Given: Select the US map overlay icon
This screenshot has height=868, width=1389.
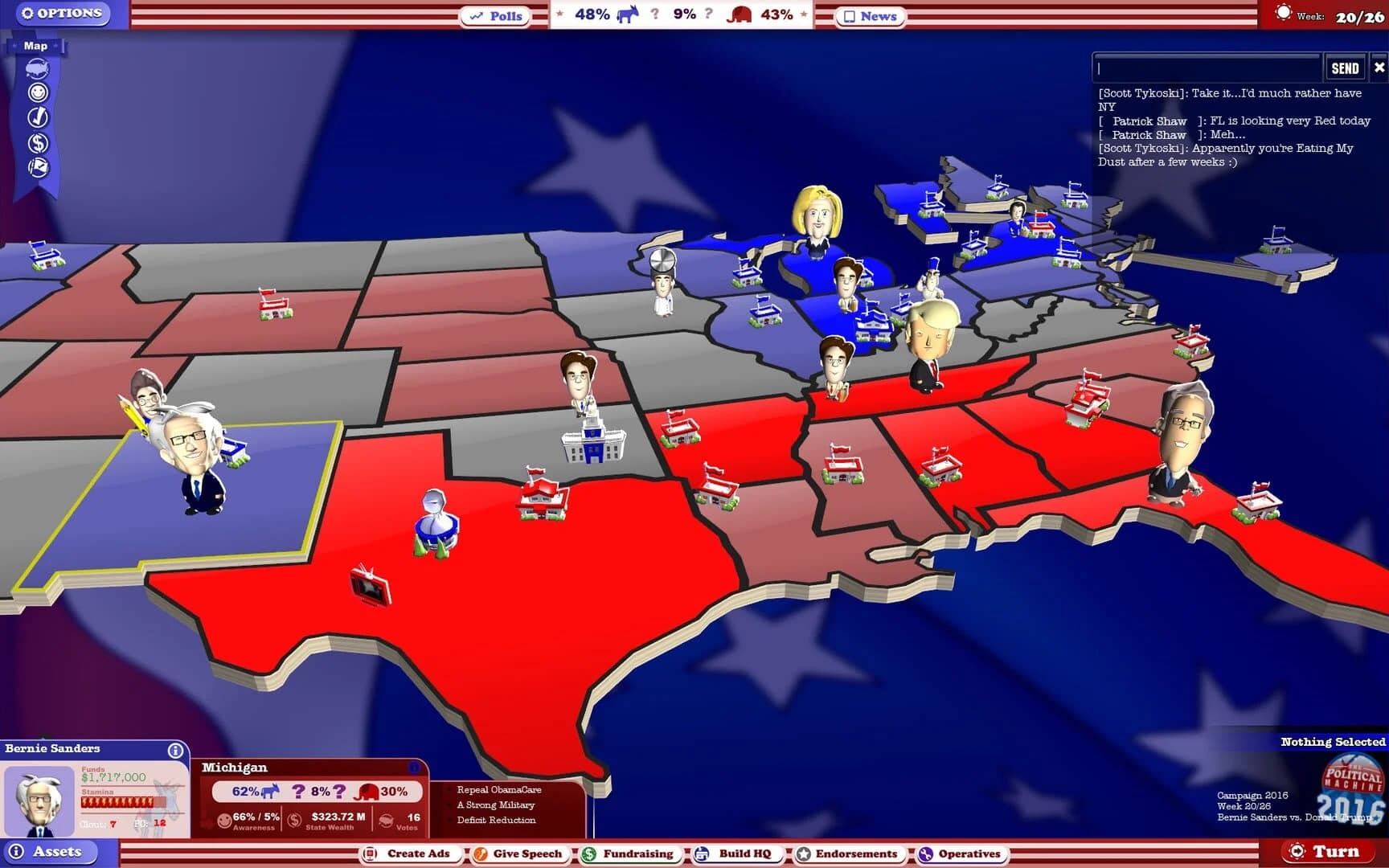Looking at the screenshot, I should pyautogui.click(x=37, y=69).
